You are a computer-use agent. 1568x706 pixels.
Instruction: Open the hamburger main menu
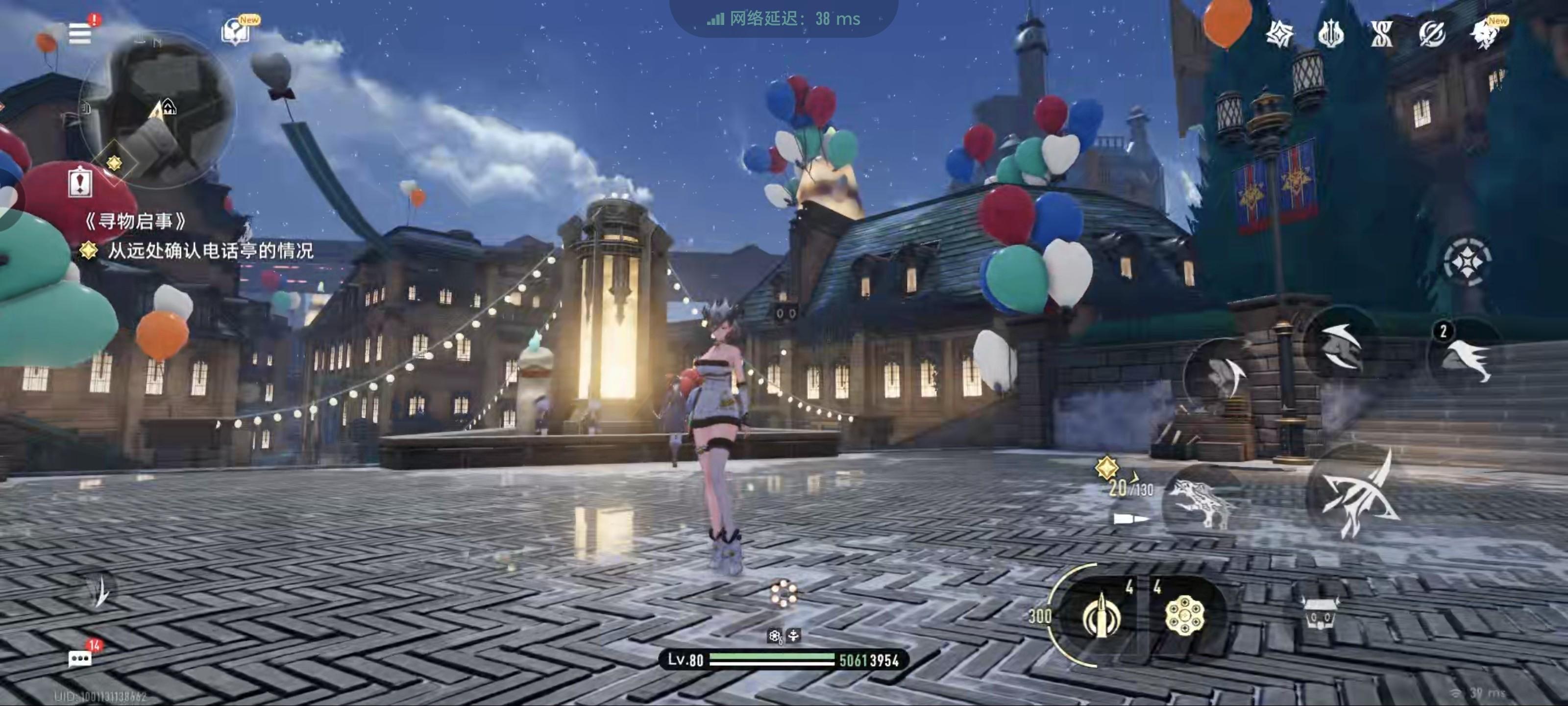click(x=80, y=33)
